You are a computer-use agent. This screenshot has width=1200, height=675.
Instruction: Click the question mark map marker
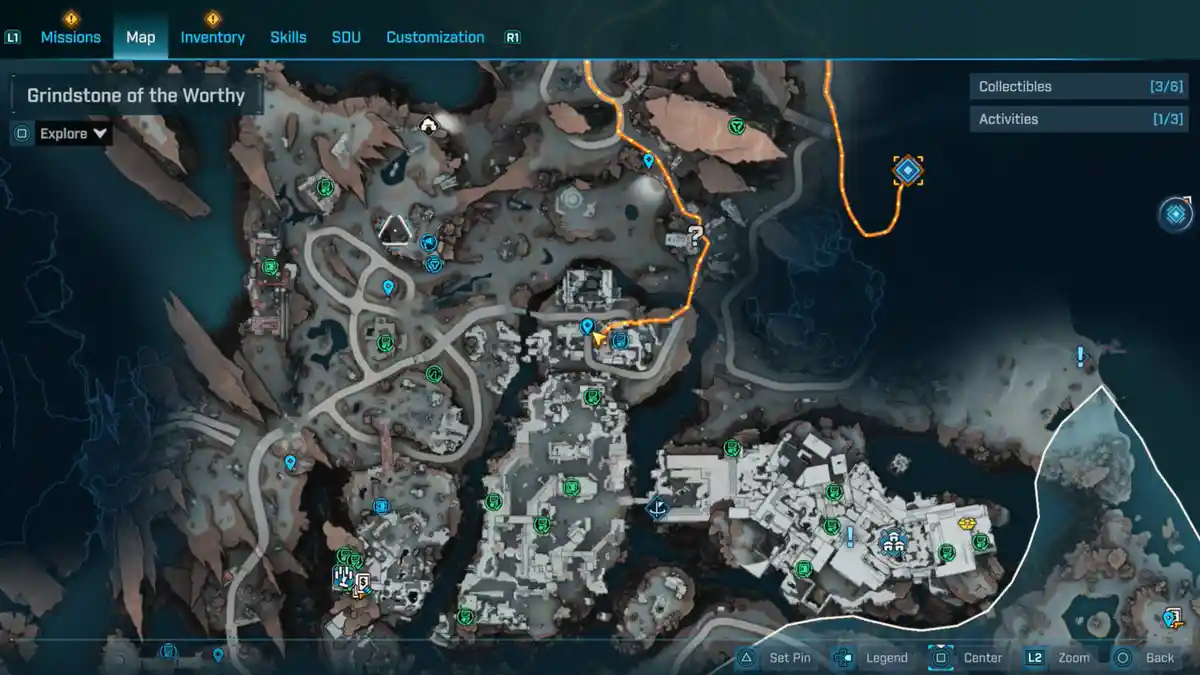(696, 236)
